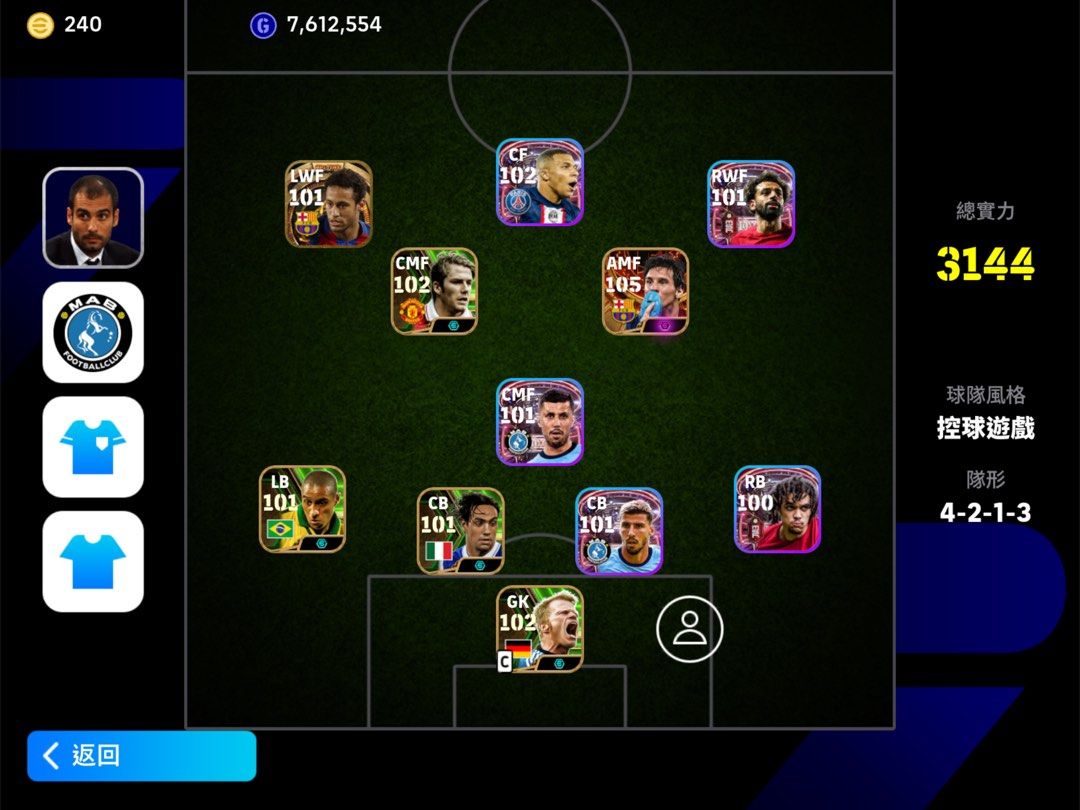Select the MAB Football Club emblem
Image resolution: width=1080 pixels, height=810 pixels.
tap(93, 332)
